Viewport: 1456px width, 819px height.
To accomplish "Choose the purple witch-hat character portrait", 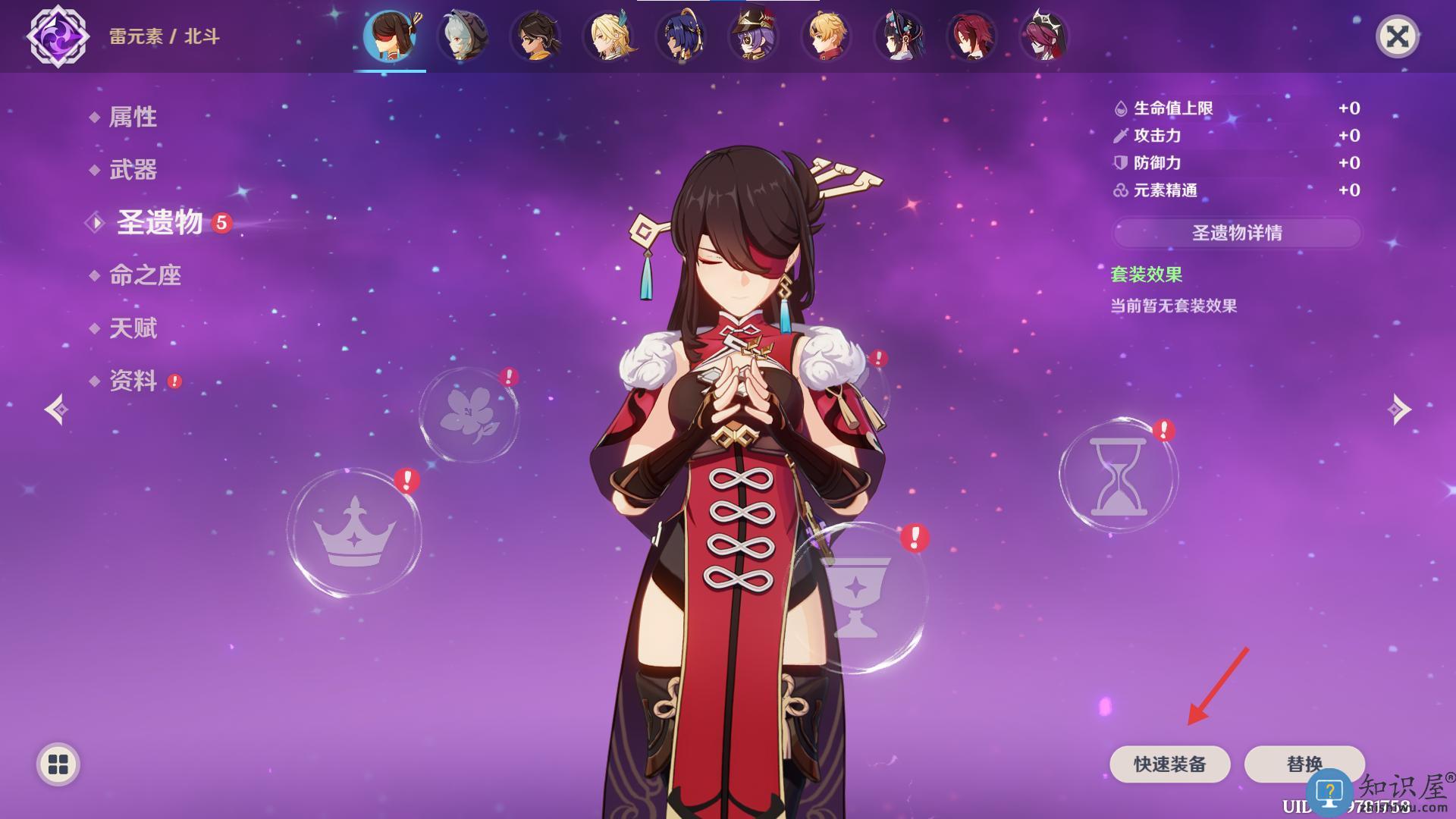I will tap(753, 36).
